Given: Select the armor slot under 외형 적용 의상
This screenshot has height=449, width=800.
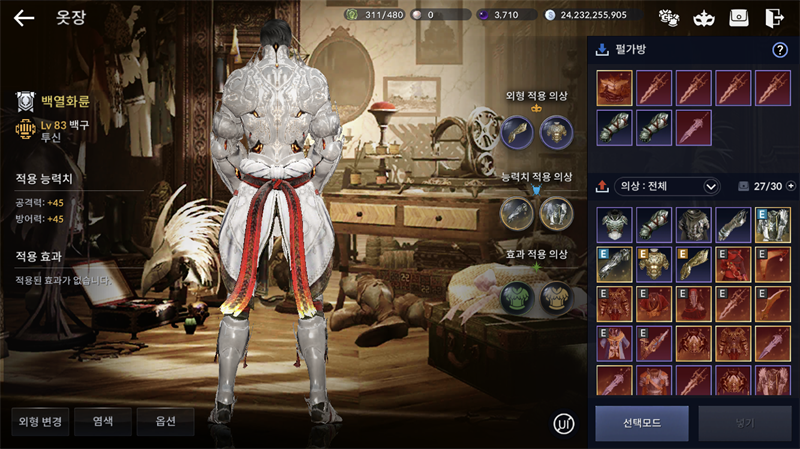Looking at the screenshot, I should [x=555, y=131].
